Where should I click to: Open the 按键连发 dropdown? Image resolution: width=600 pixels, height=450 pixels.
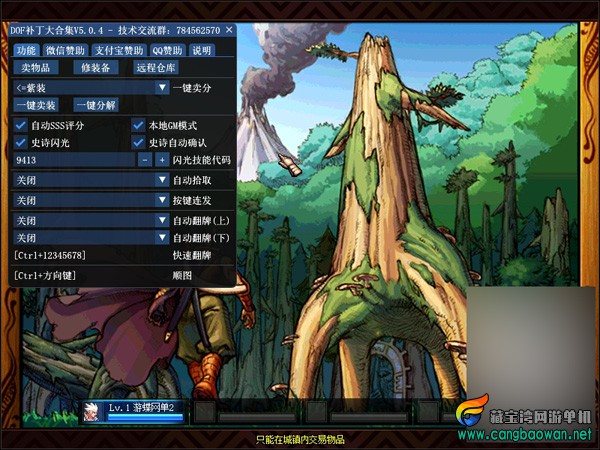[x=90, y=200]
